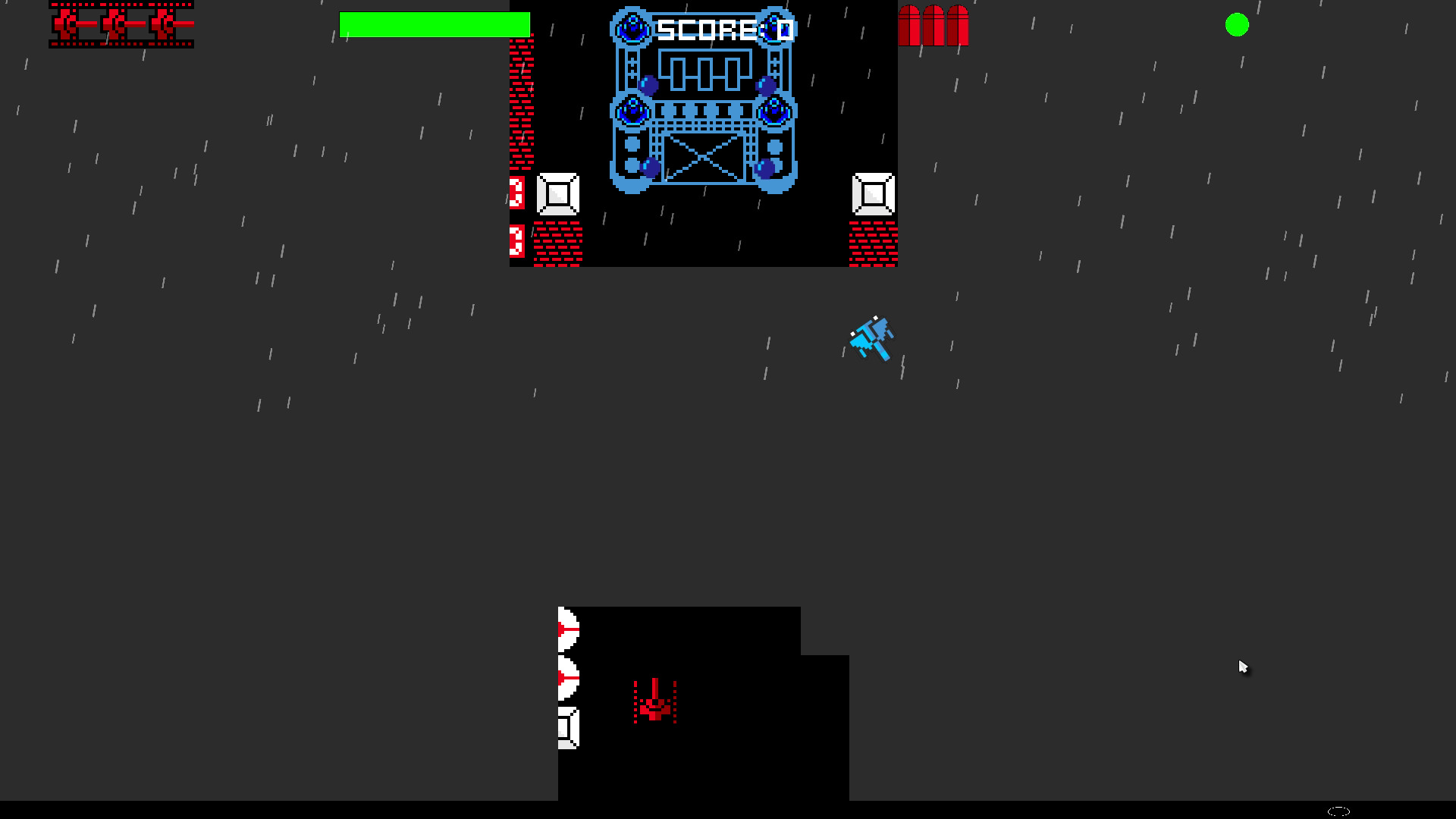The height and width of the screenshot is (819, 1456).
Task: Open the striped vent panel above the boss hatch
Action: (x=701, y=111)
